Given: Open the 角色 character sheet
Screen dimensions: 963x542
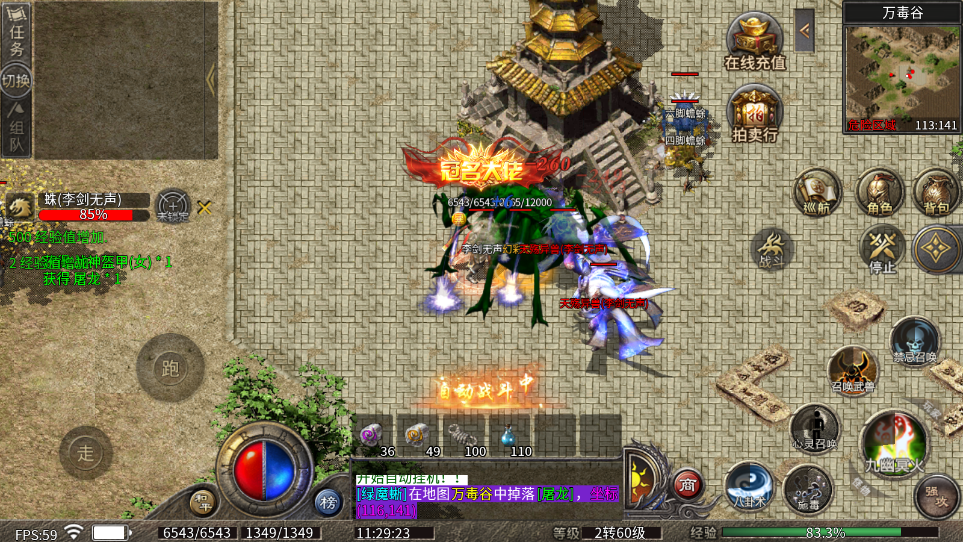Looking at the screenshot, I should (879, 191).
